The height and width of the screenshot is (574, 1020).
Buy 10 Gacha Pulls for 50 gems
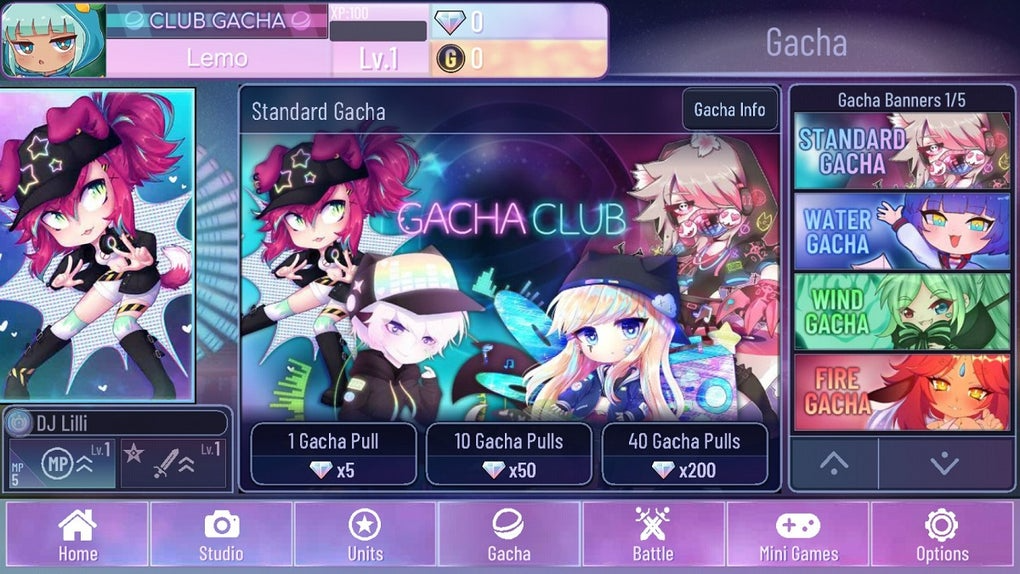point(509,454)
